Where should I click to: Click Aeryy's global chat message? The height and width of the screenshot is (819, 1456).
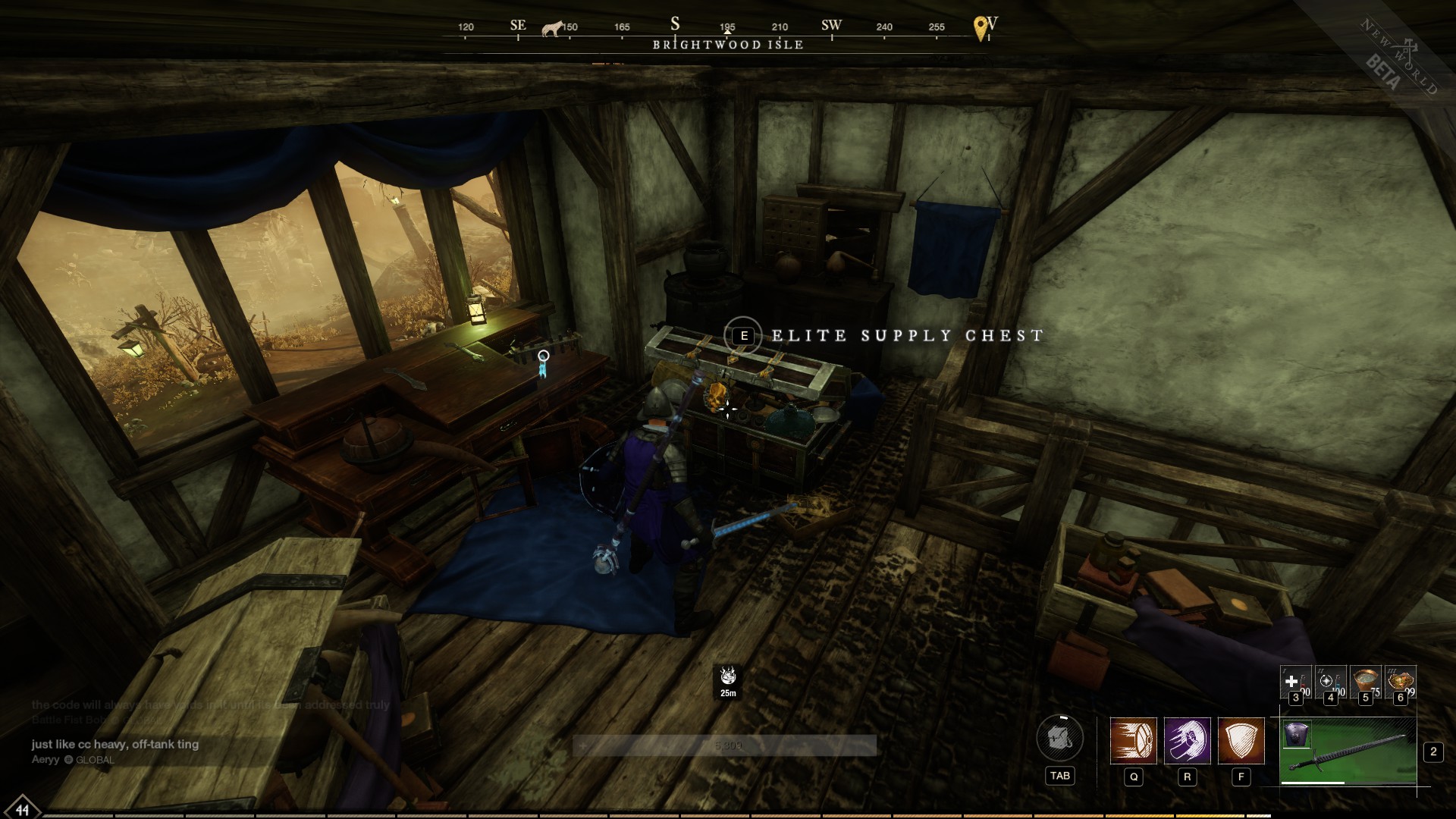[x=114, y=745]
